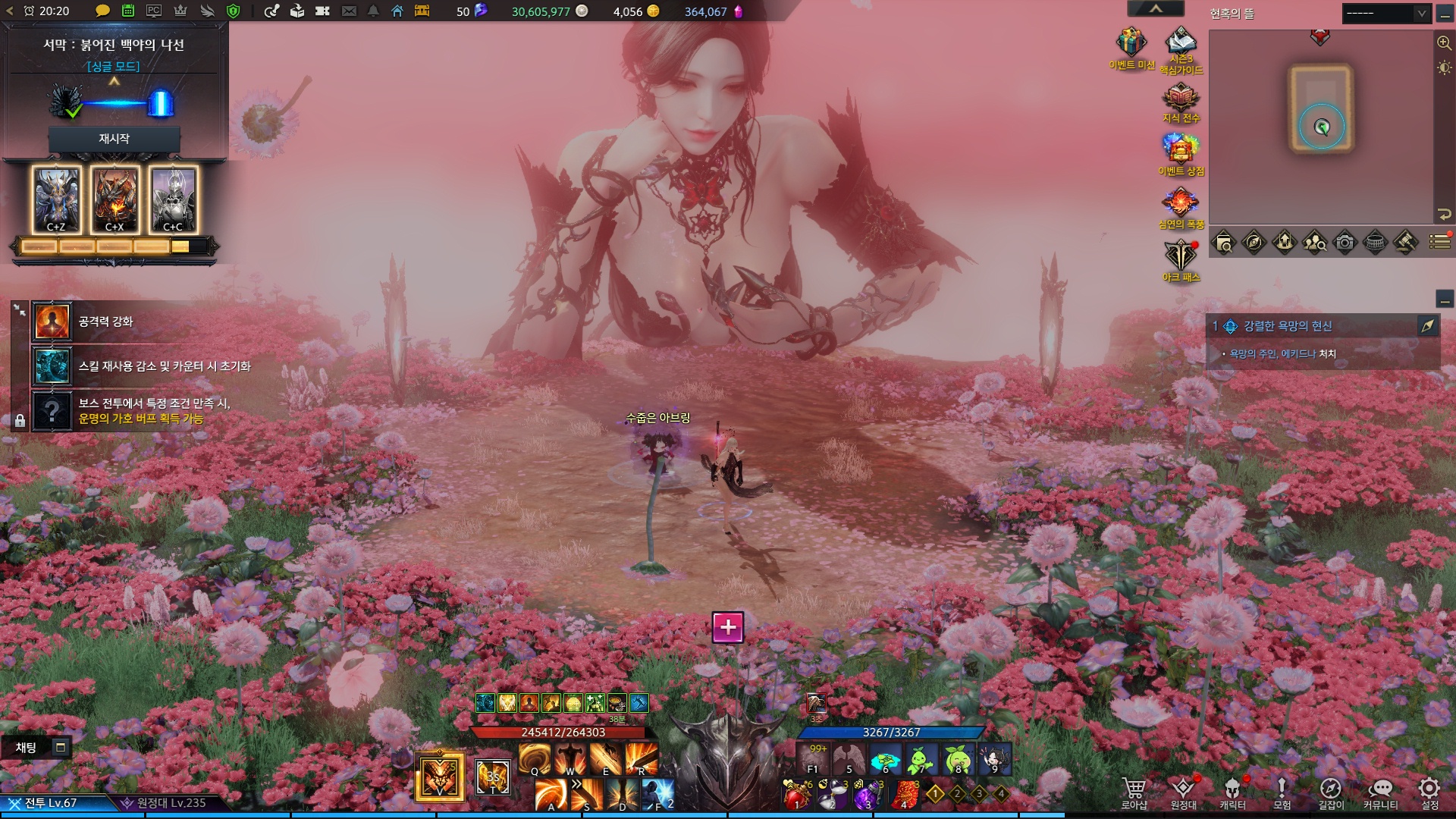Open the 원정대 expedition menu
The image size is (1456, 819).
point(1183,791)
